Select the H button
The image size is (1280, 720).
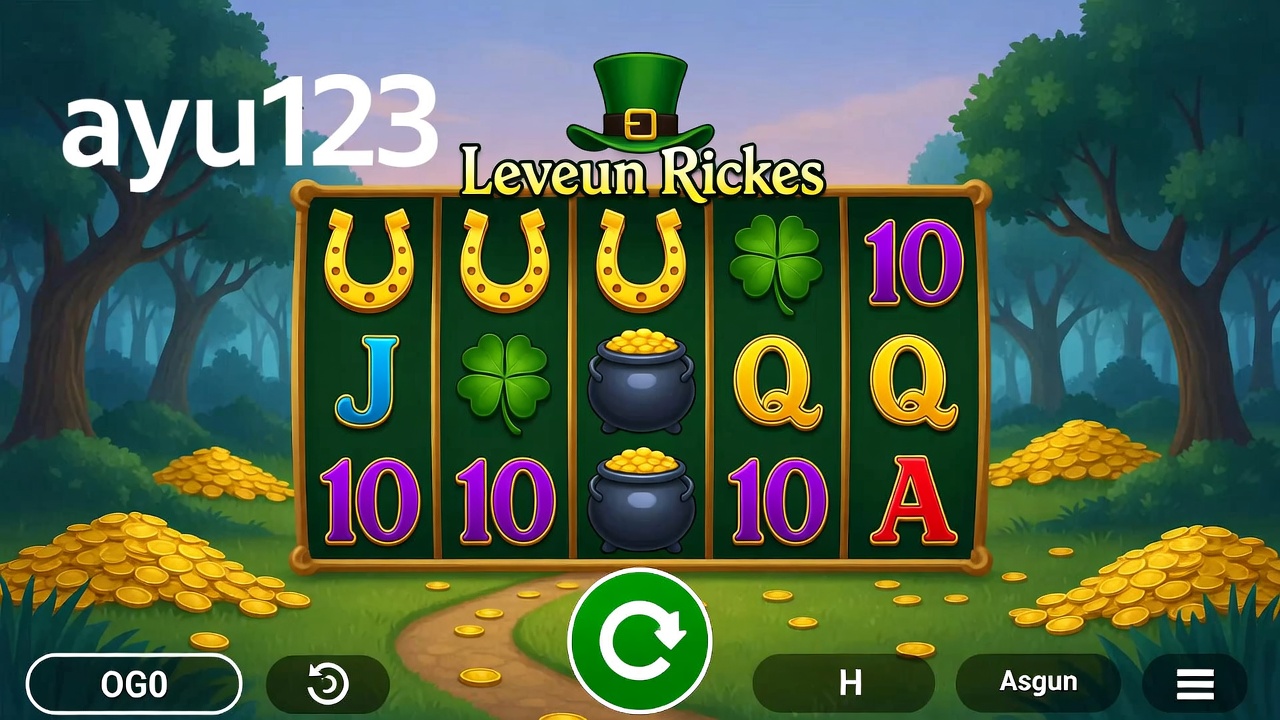(850, 683)
